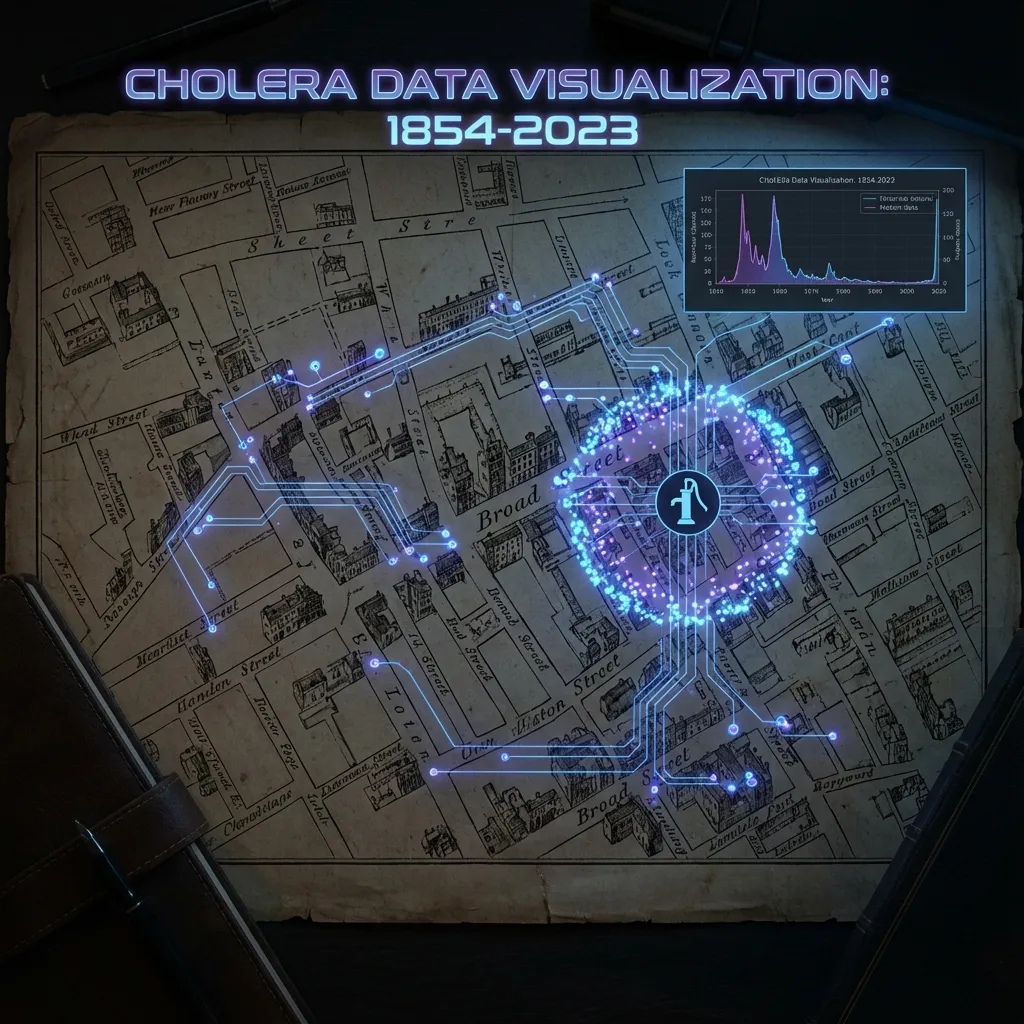Open the cholera line chart inset

click(x=824, y=238)
